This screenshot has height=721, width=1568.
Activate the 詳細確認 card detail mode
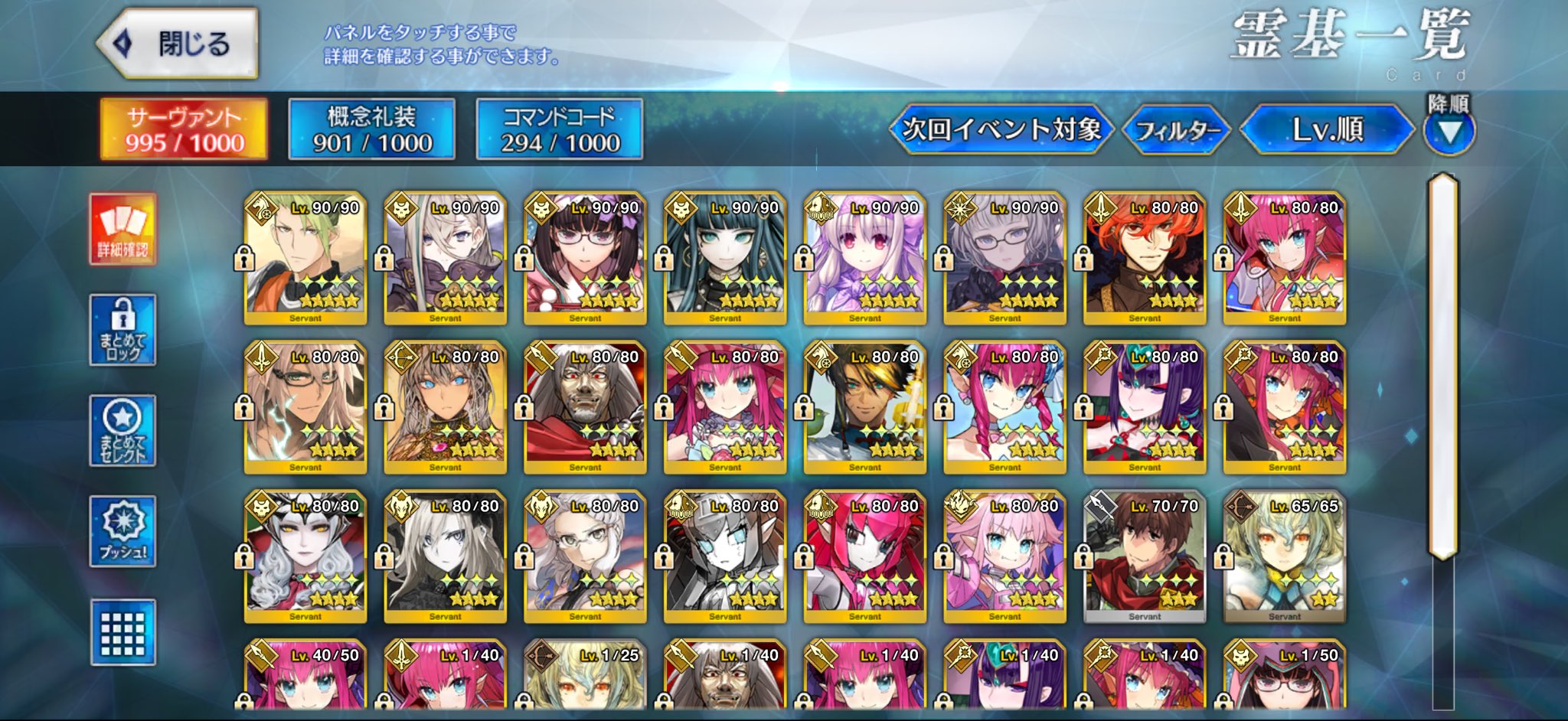[122, 229]
